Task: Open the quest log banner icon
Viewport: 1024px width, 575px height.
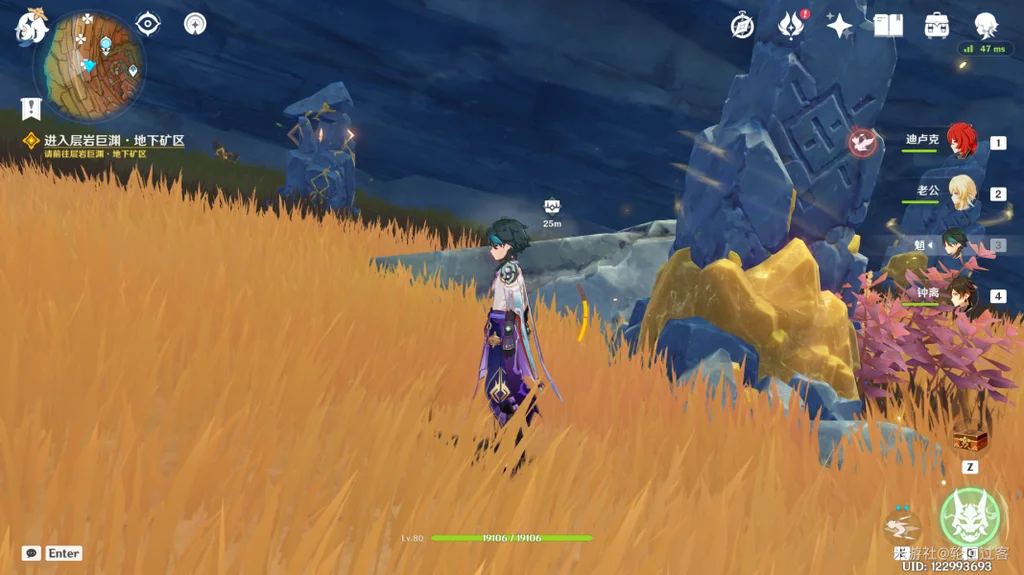Action: (31, 108)
